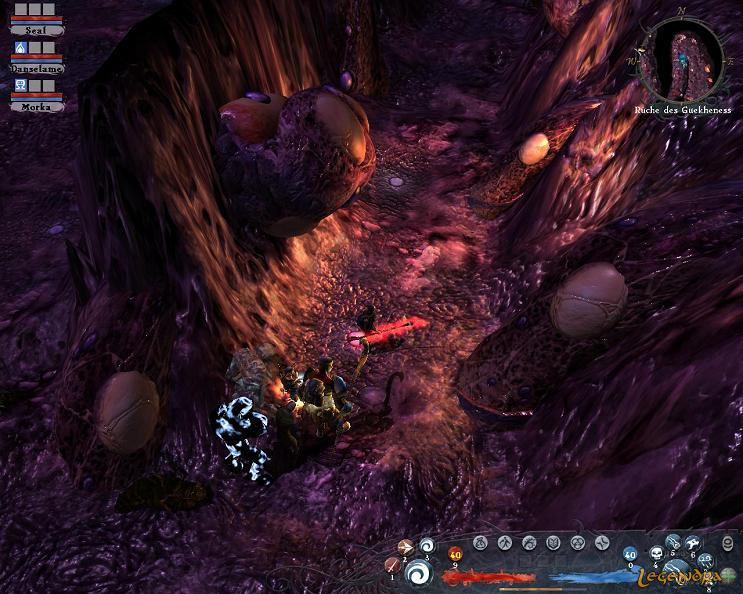Click the shield emblem menu button
The width and height of the screenshot is (743, 594).
click(553, 542)
